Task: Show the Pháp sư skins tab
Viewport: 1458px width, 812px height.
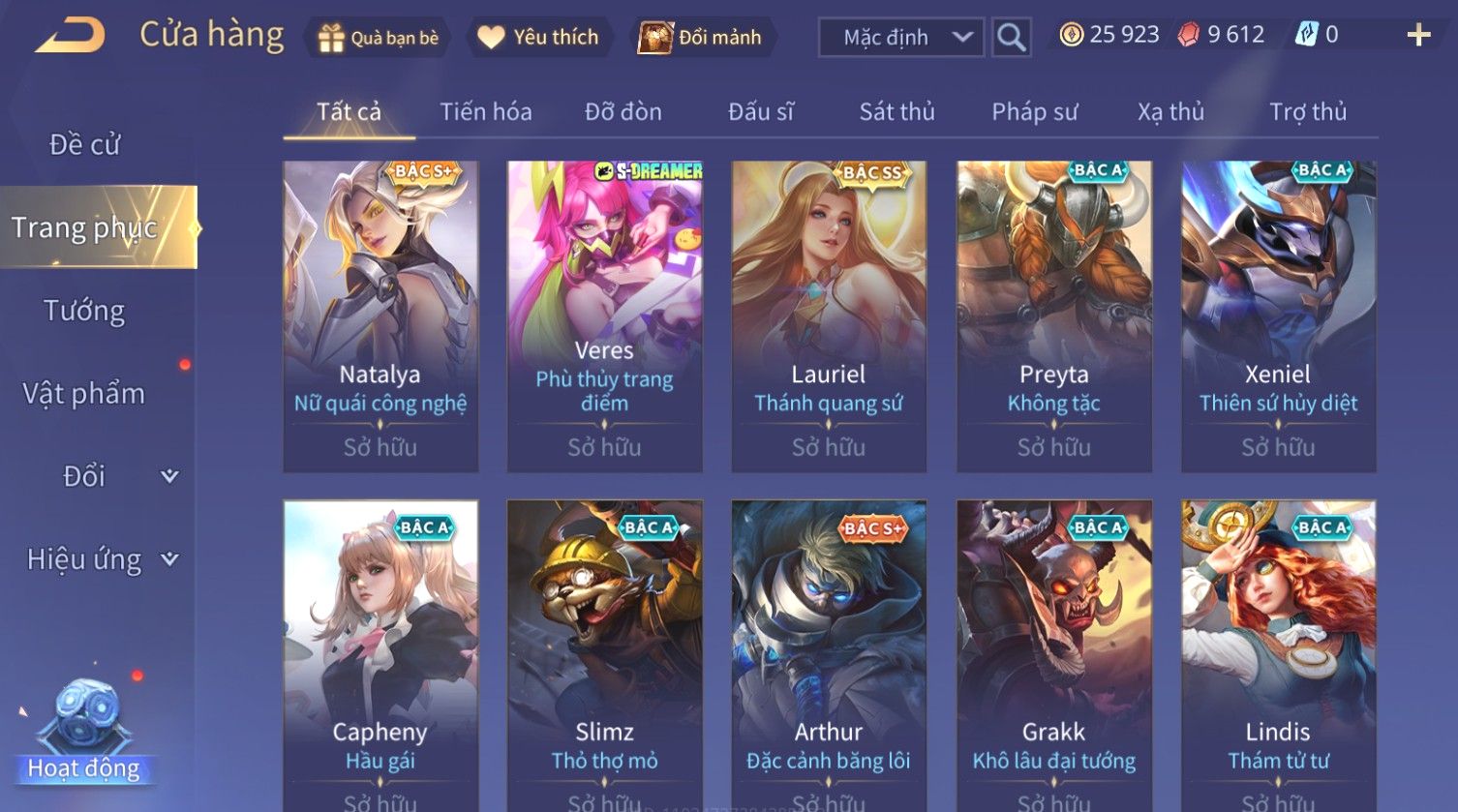Action: 1034,112
